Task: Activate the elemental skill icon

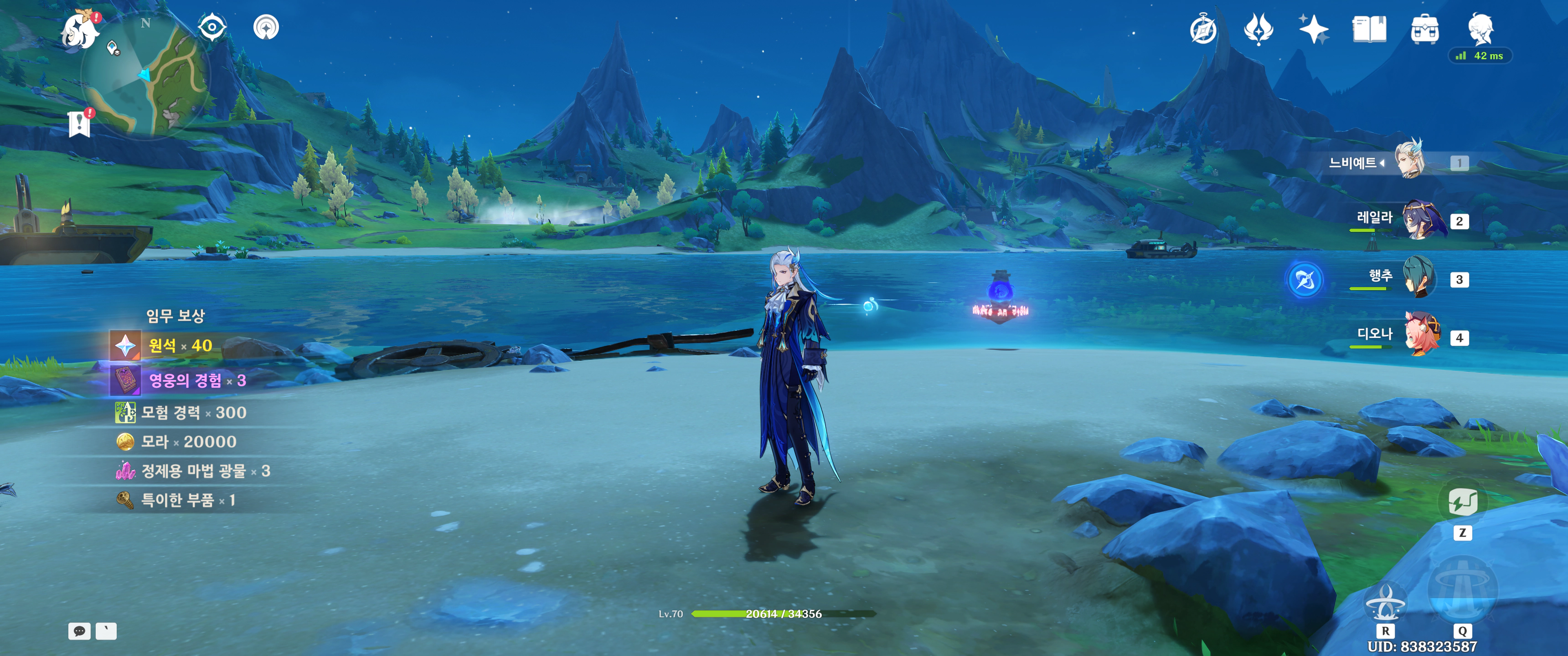Action: 1385,602
